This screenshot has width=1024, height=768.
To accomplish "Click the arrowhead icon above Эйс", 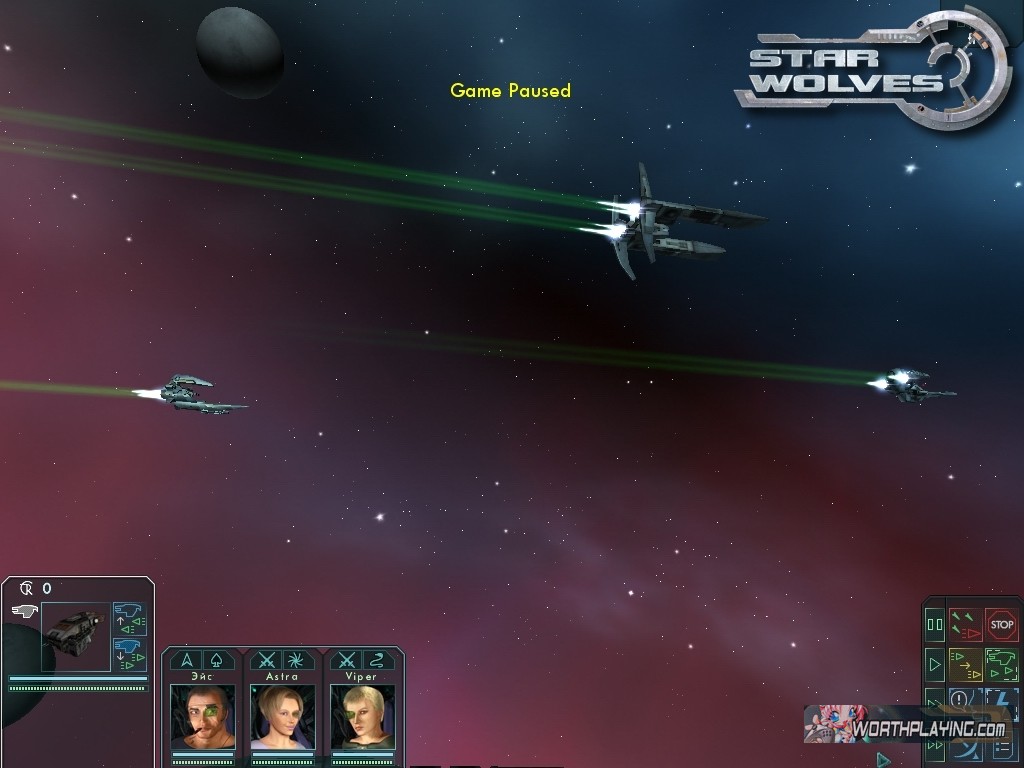I will [x=186, y=660].
